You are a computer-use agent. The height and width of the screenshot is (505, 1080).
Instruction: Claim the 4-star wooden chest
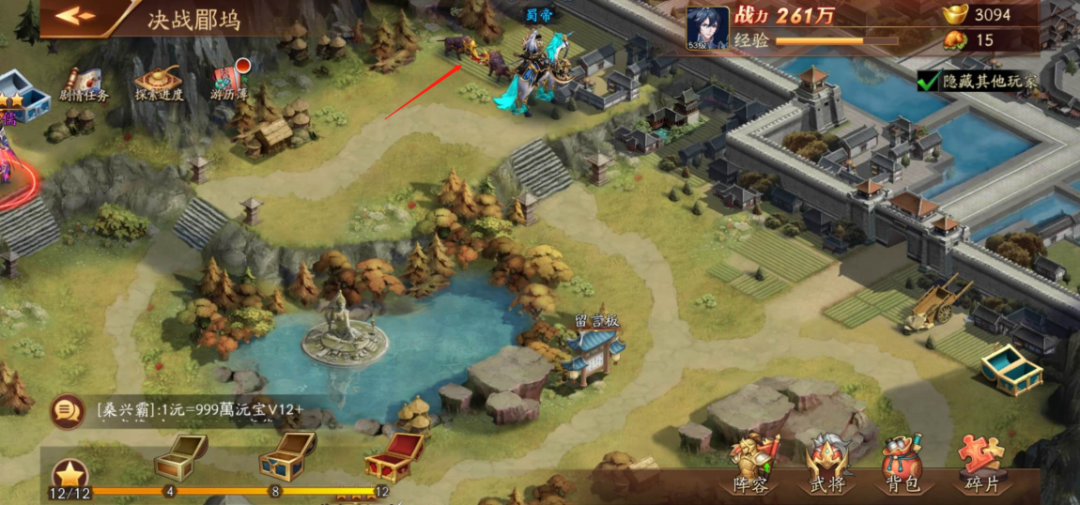[x=180, y=458]
